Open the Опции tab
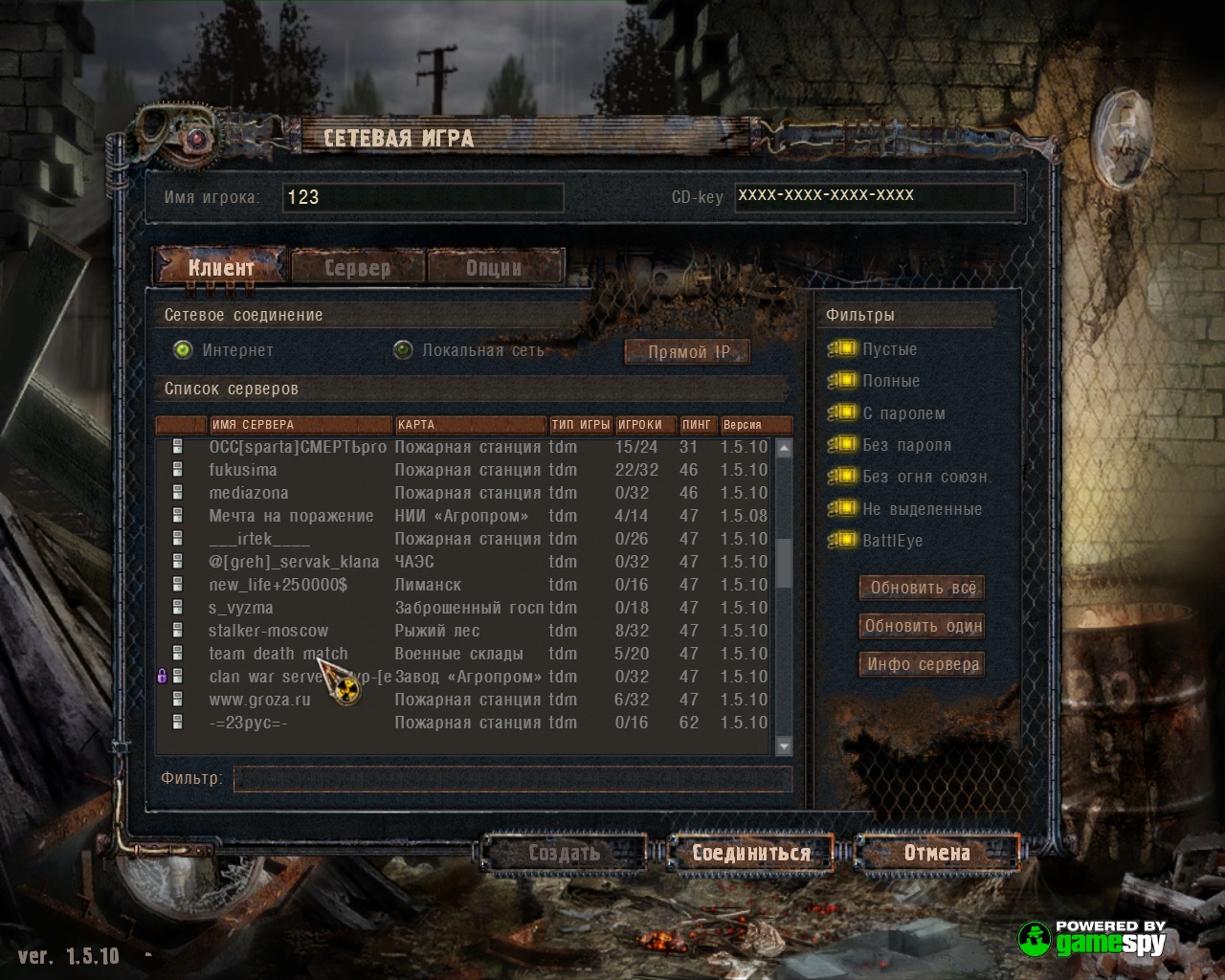This screenshot has height=980, width=1225. [494, 268]
